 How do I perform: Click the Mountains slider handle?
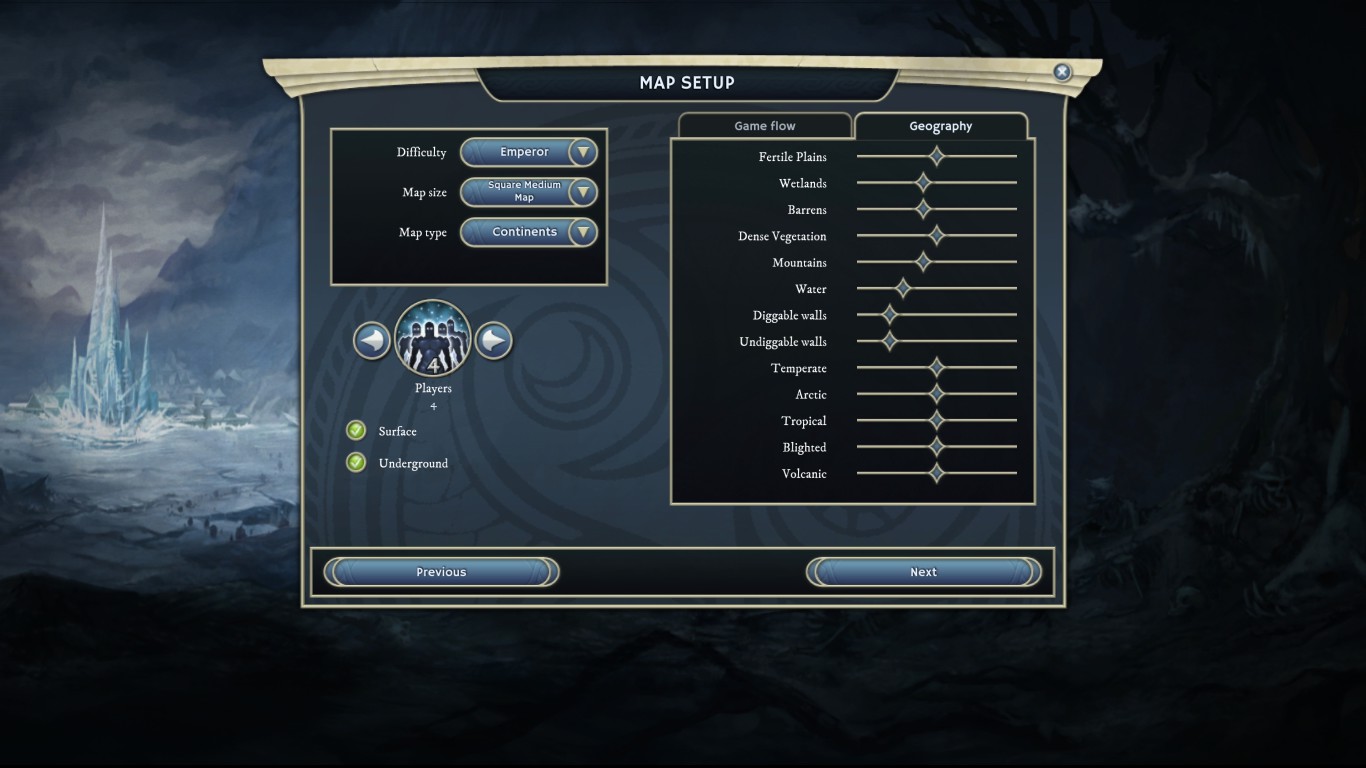[923, 262]
